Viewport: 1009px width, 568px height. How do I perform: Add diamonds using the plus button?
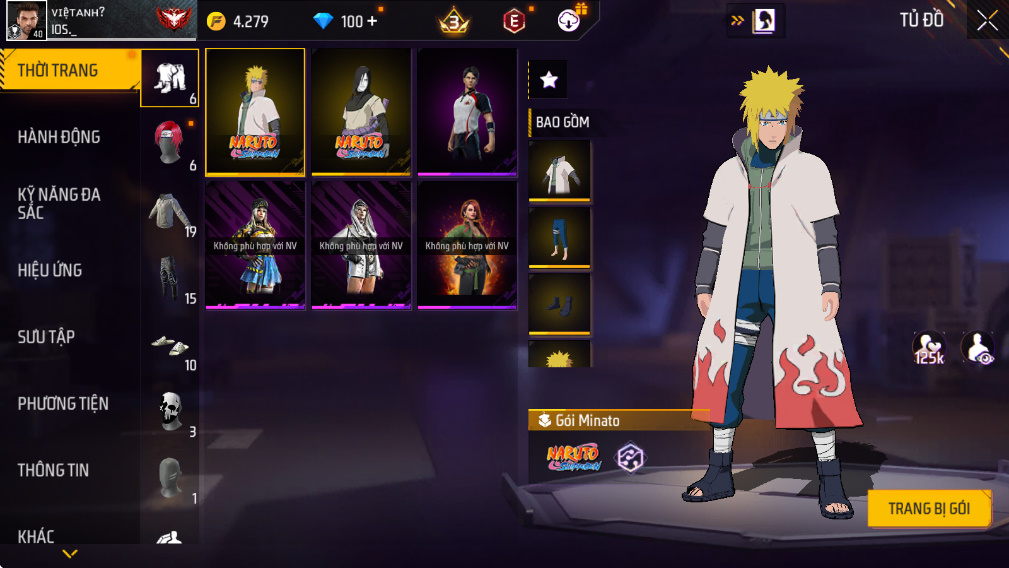point(372,21)
